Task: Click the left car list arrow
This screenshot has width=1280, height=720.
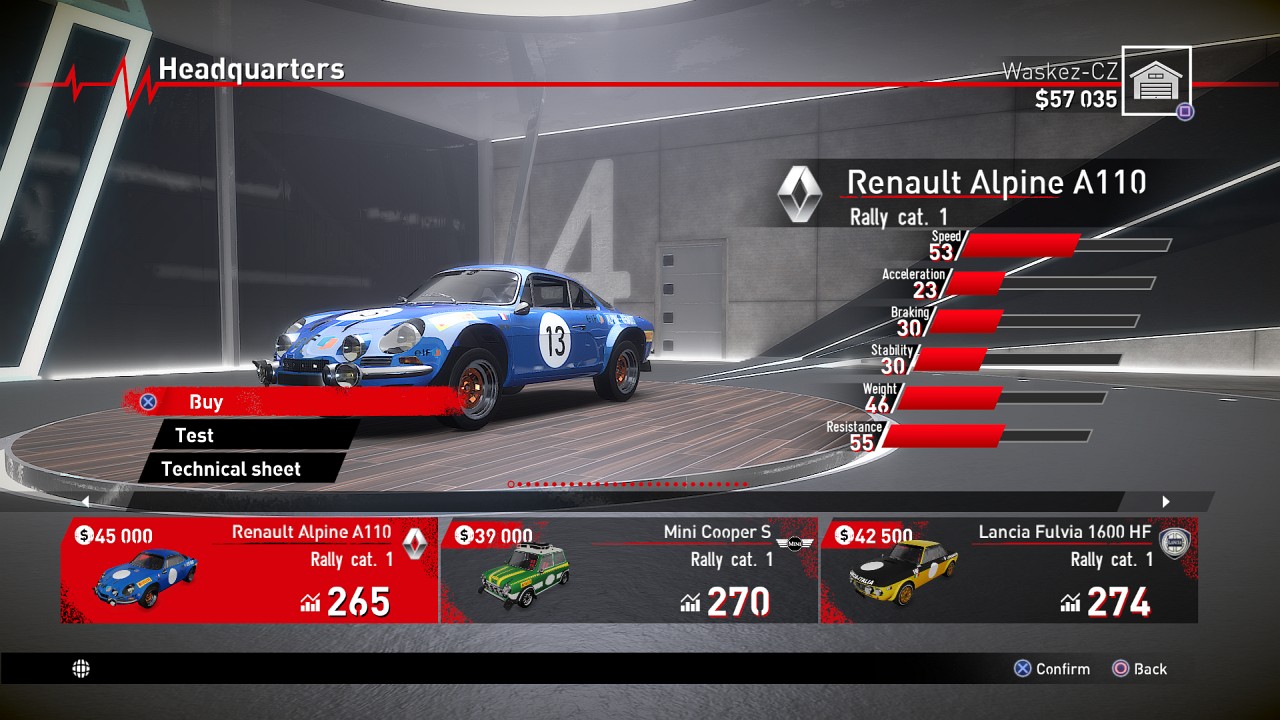Action: 85,502
